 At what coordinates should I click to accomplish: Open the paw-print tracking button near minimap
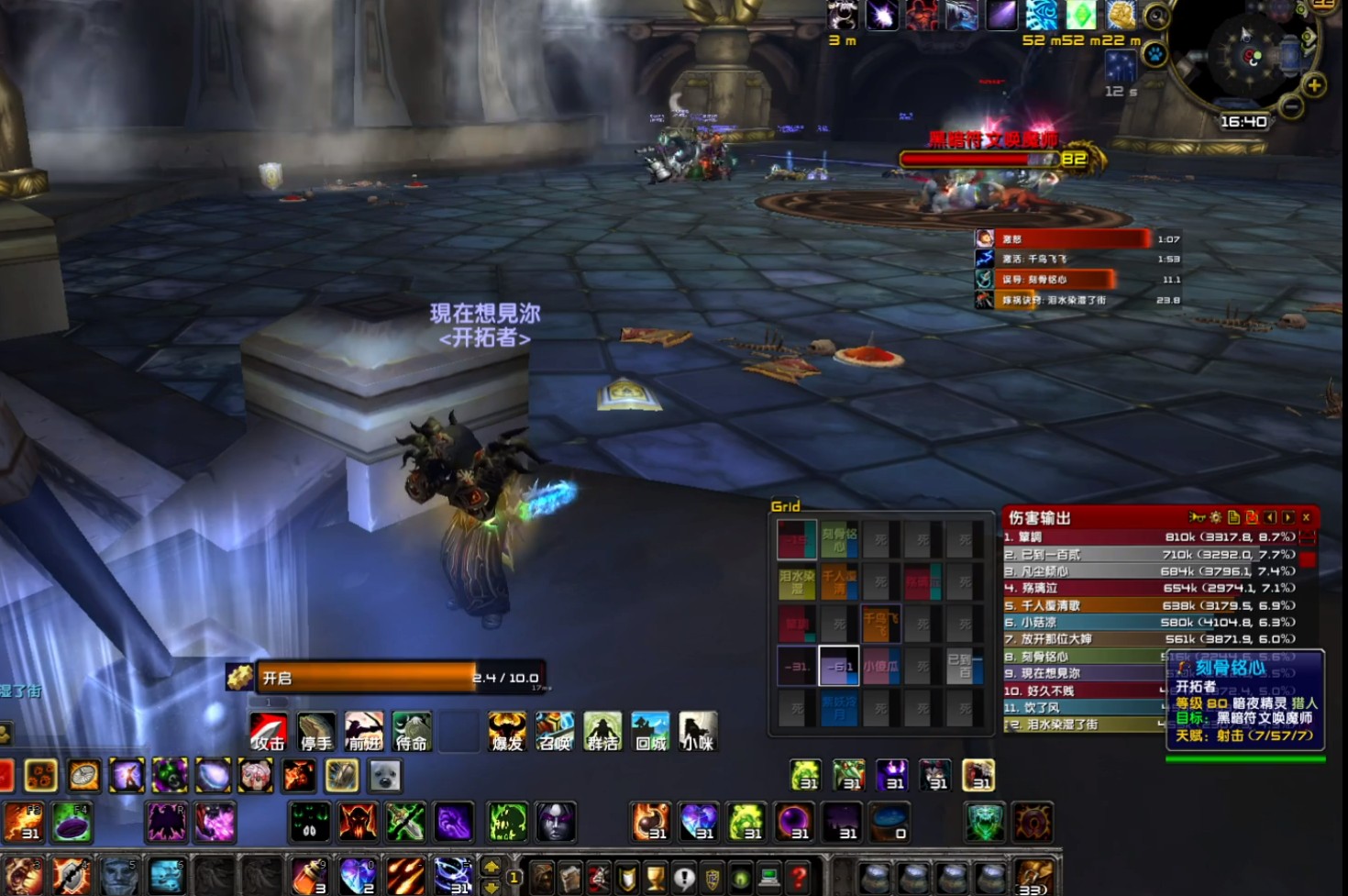click(1155, 53)
